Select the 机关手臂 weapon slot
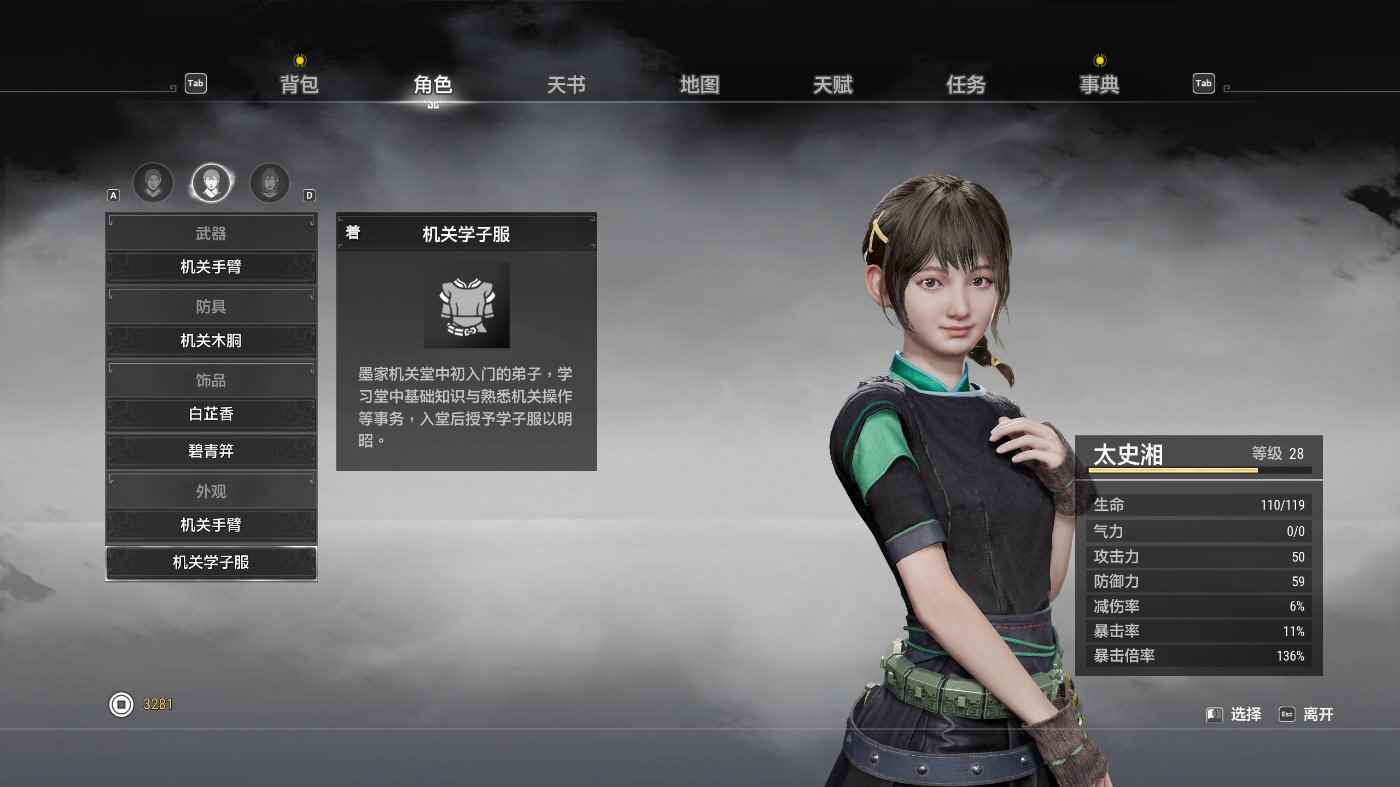Image resolution: width=1400 pixels, height=787 pixels. click(x=210, y=267)
